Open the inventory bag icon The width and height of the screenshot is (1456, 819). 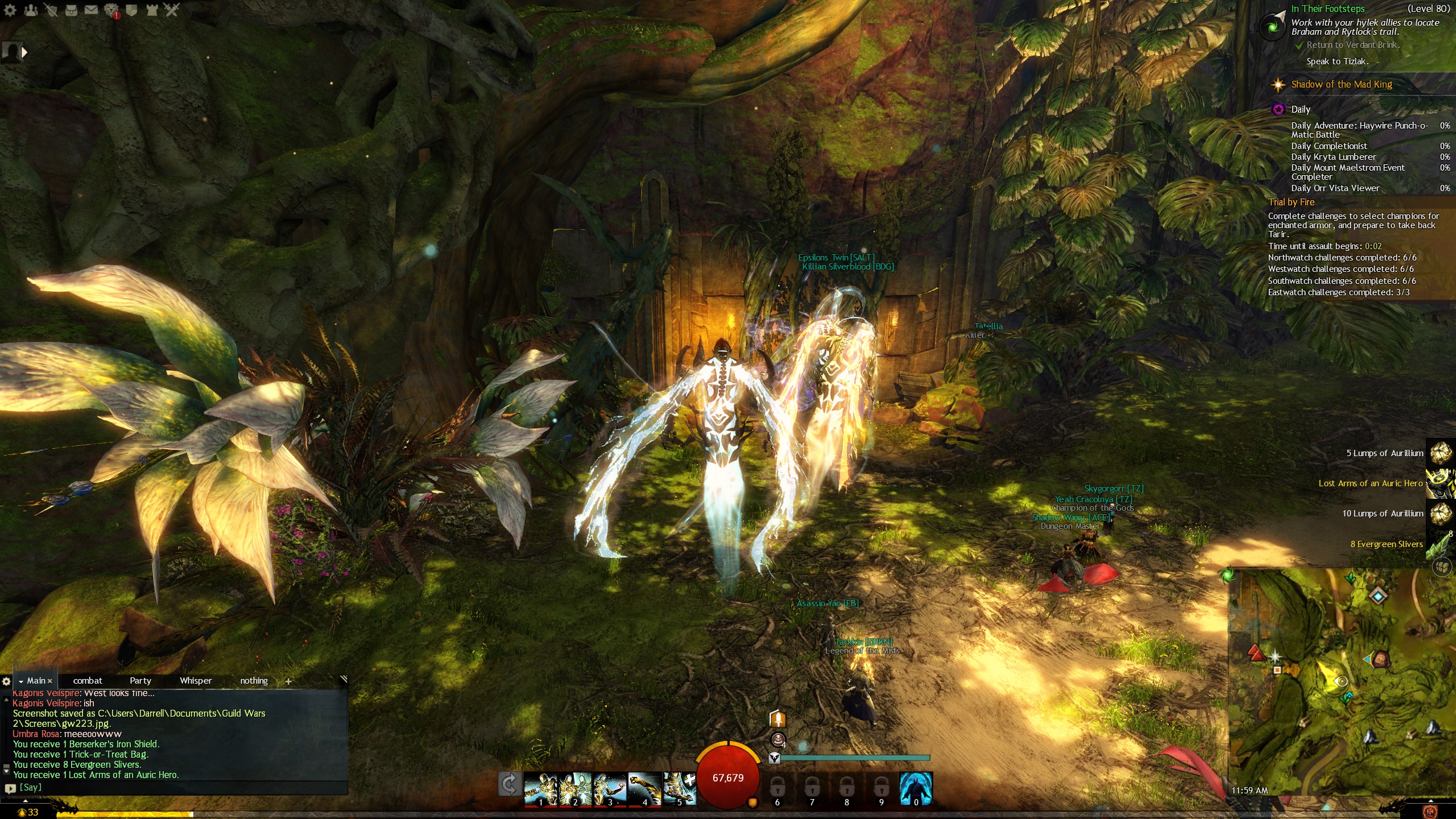click(x=71, y=10)
